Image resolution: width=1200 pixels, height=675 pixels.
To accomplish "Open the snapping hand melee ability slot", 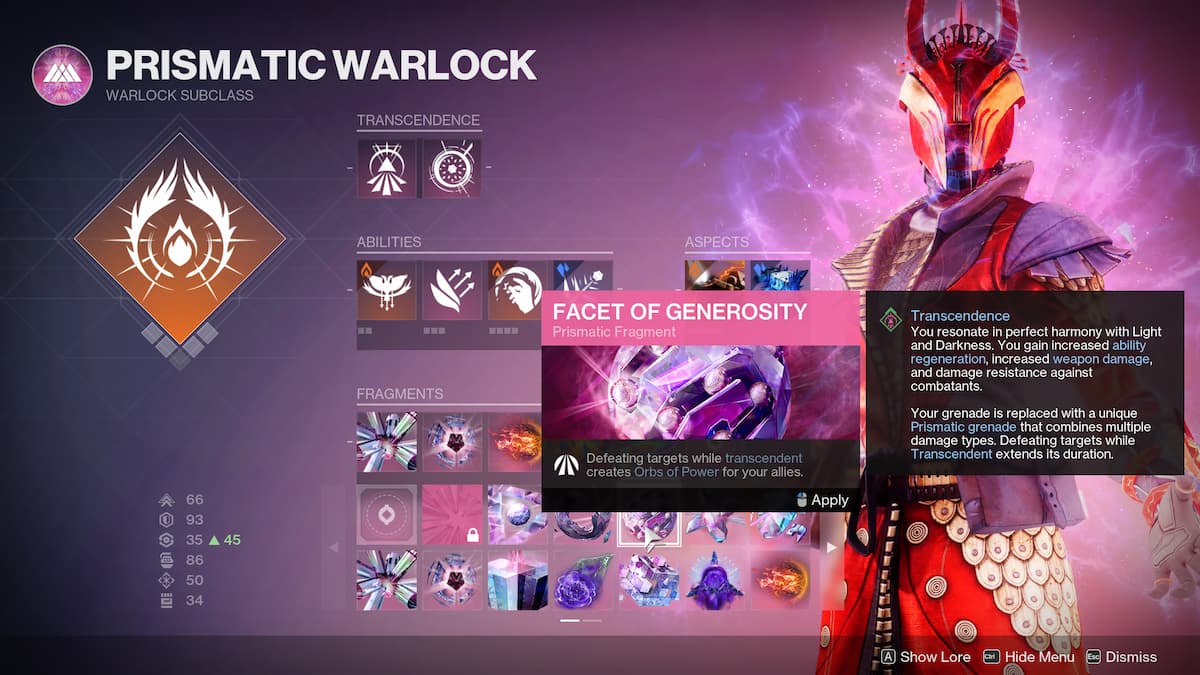I will (x=517, y=290).
